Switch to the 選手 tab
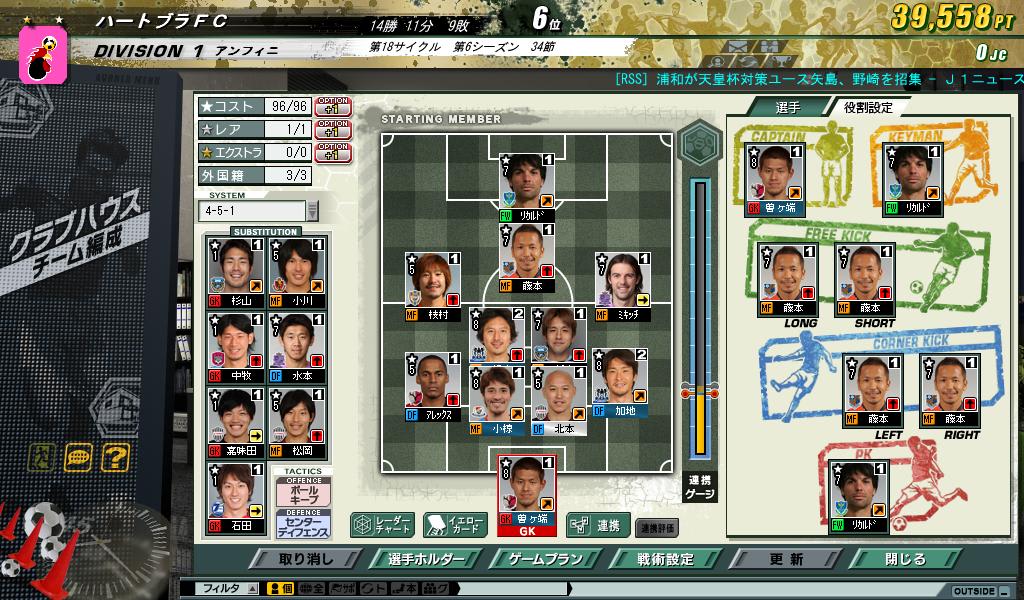The image size is (1024, 600). [x=787, y=107]
